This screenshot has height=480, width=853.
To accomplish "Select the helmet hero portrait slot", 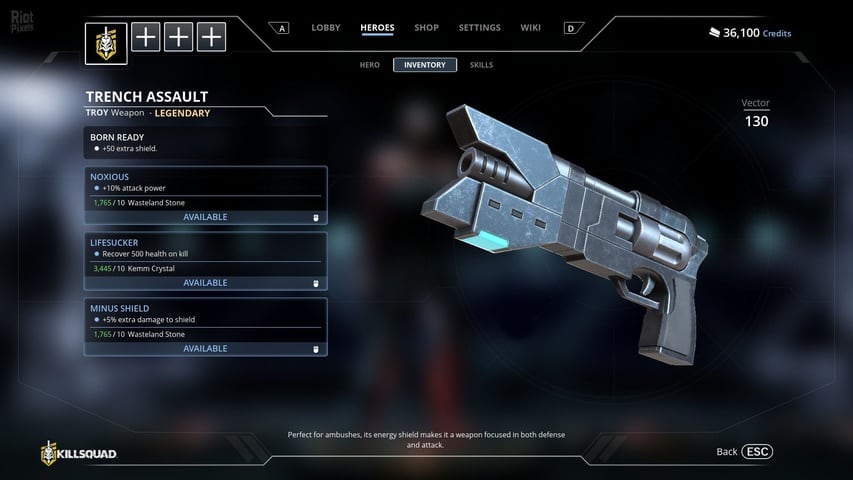I will 106,43.
